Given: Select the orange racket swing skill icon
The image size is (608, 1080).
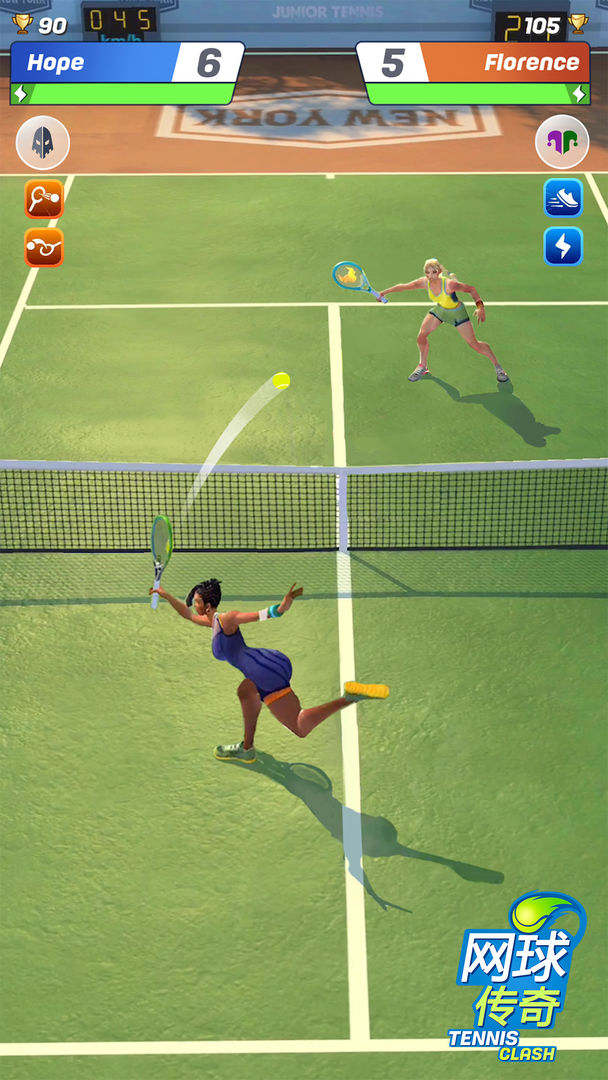Looking at the screenshot, I should (x=44, y=199).
